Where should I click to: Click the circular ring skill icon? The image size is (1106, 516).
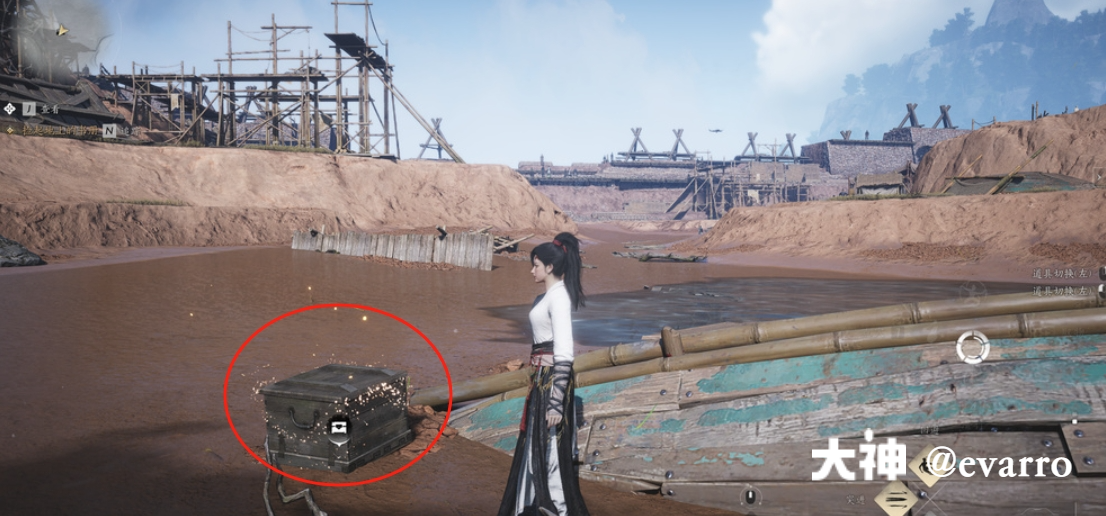[x=972, y=347]
